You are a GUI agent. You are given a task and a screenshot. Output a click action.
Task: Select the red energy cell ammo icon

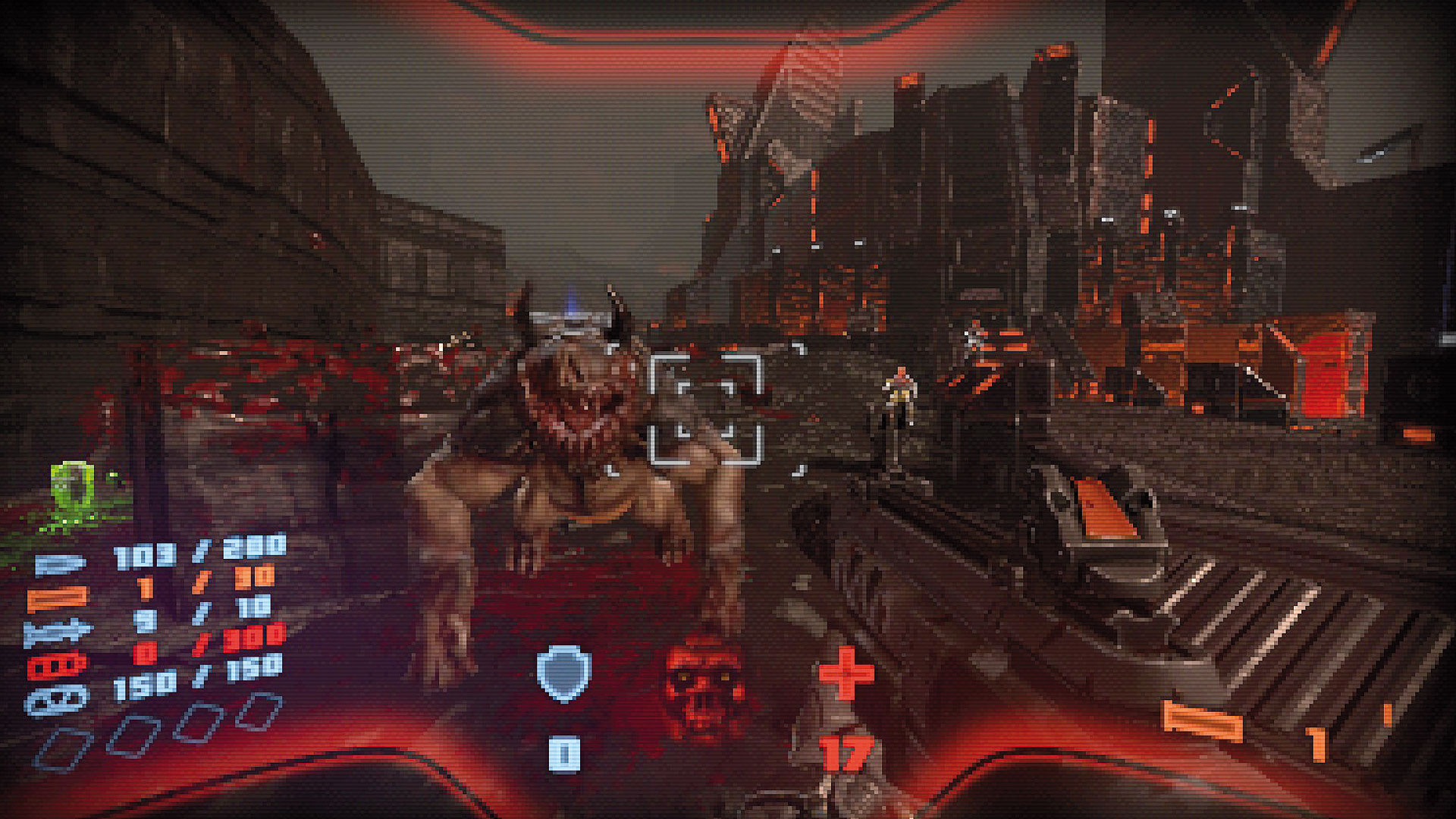tap(57, 667)
